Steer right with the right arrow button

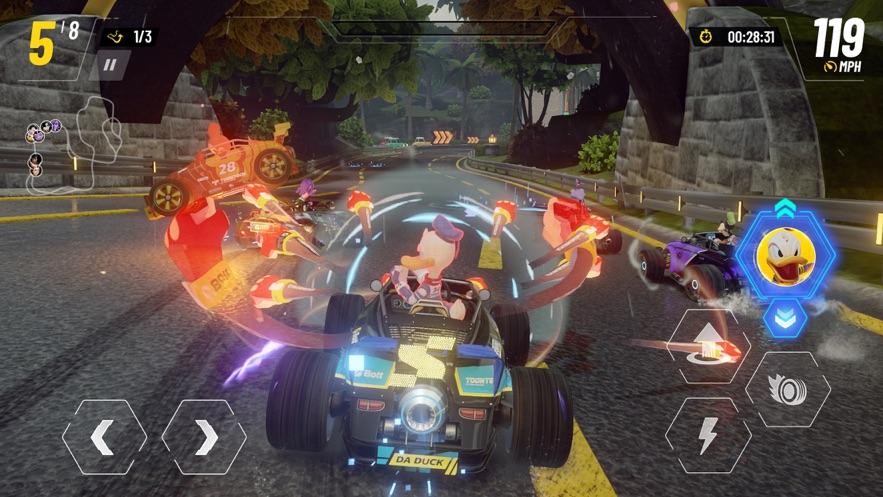tap(204, 437)
